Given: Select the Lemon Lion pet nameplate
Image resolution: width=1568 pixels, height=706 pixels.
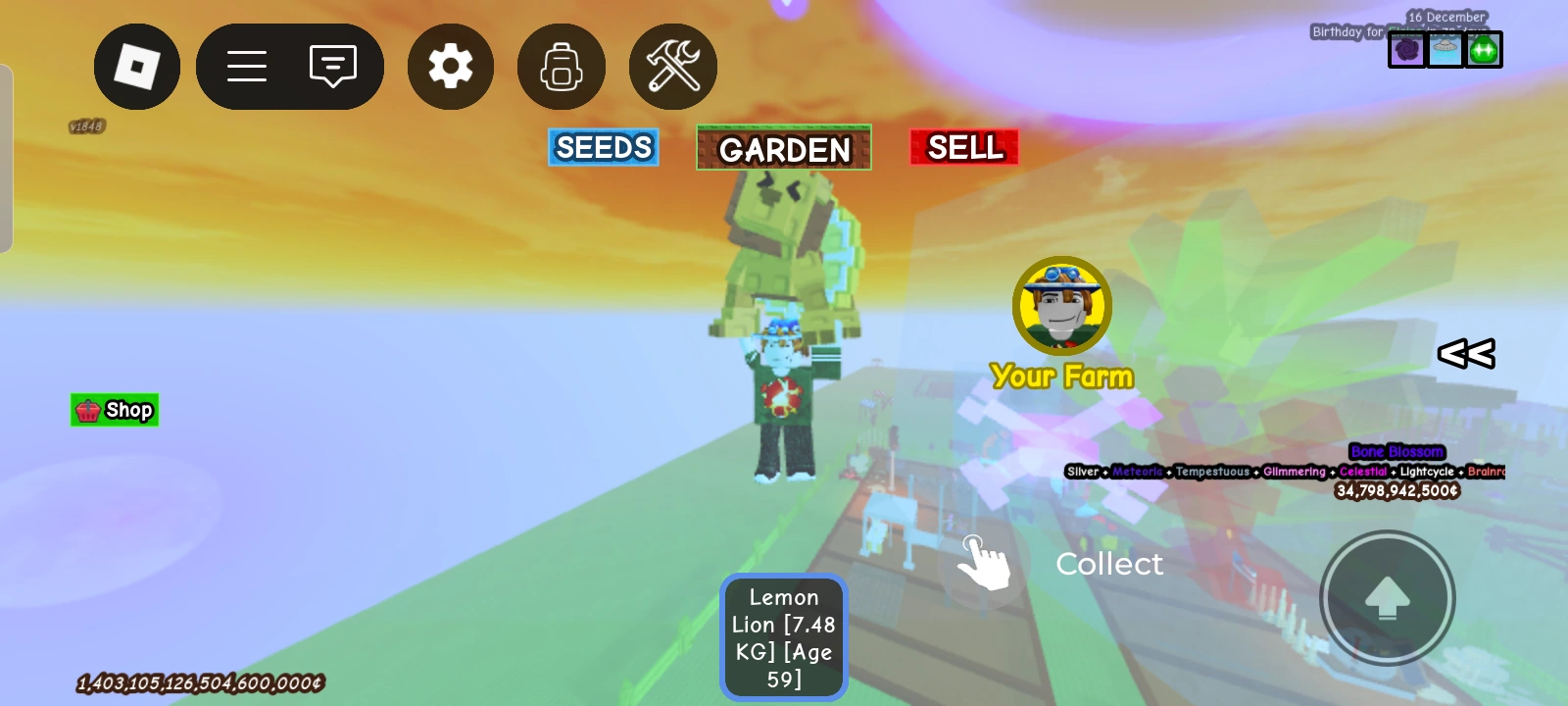Looking at the screenshot, I should (783, 637).
